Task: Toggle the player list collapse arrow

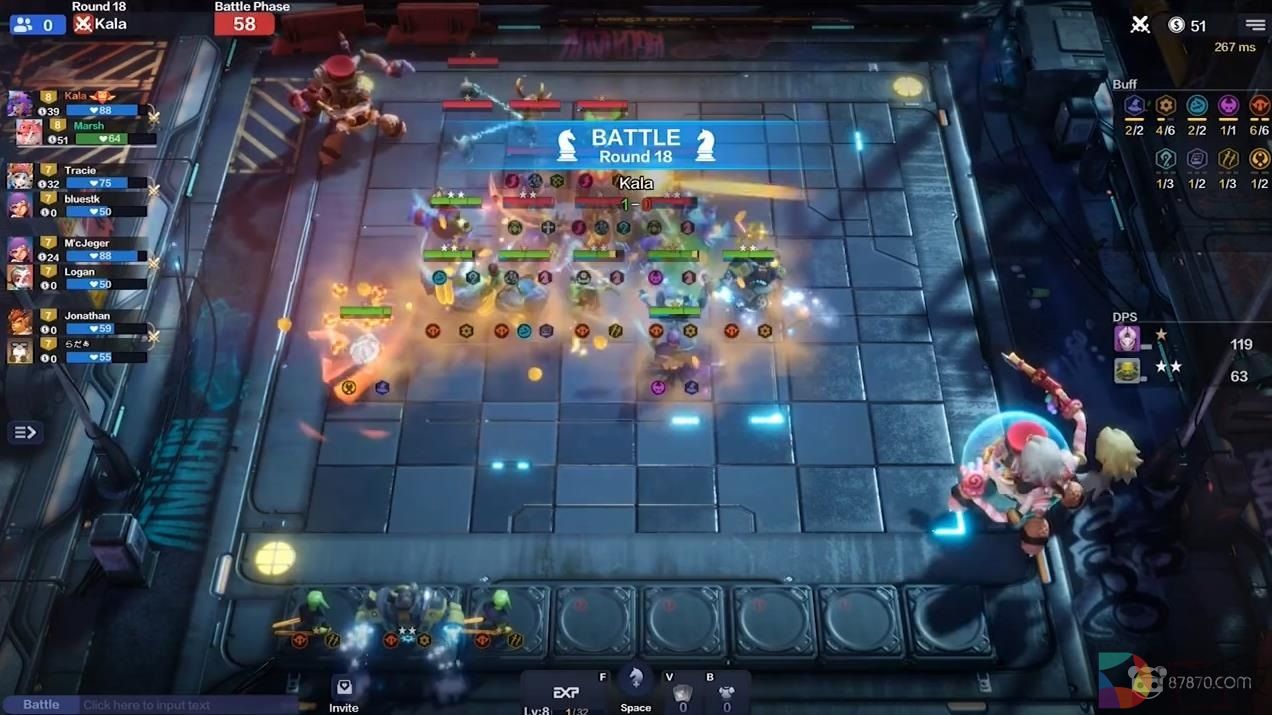Action: 25,432
